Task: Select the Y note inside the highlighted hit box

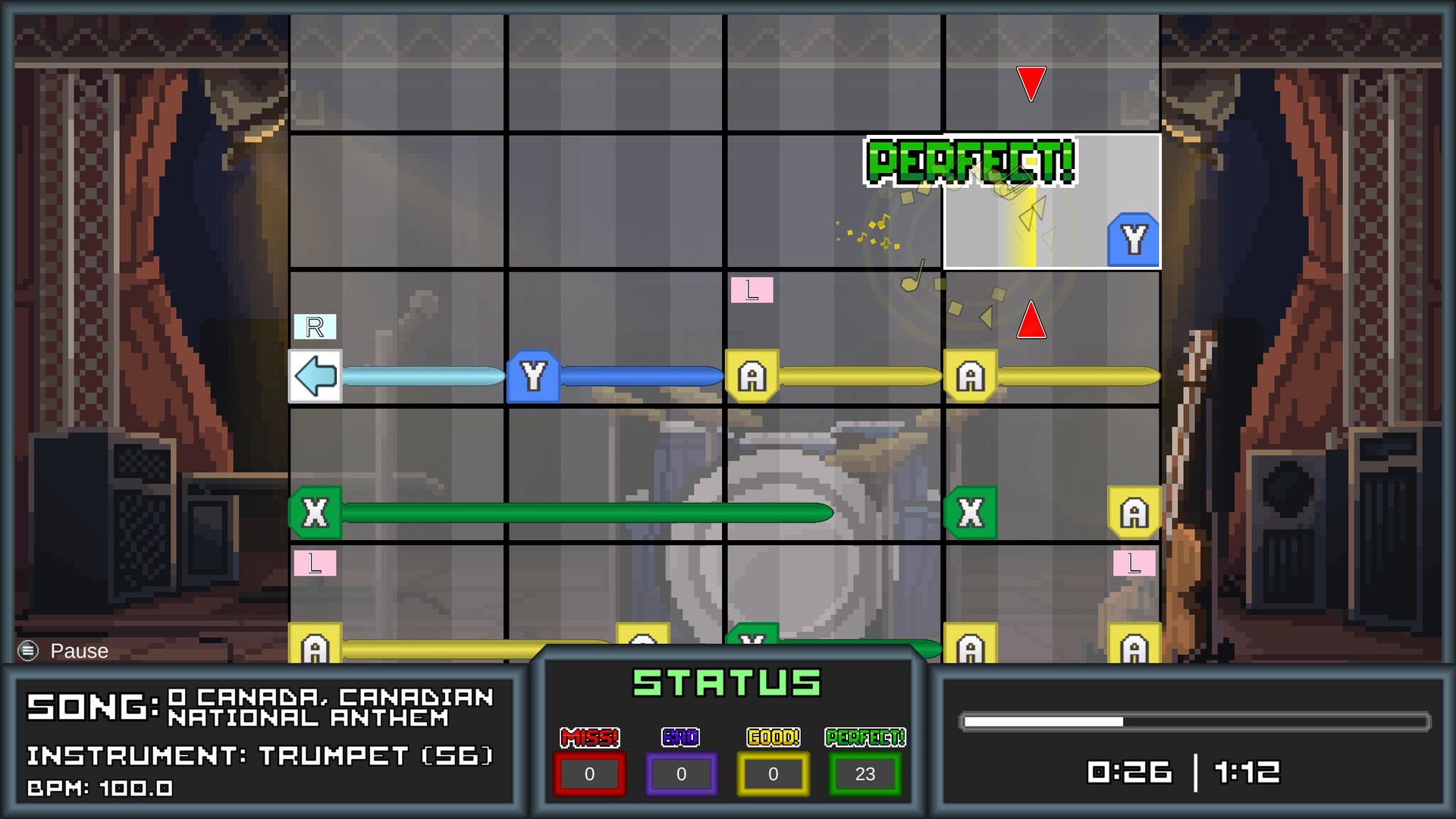Action: (1133, 240)
